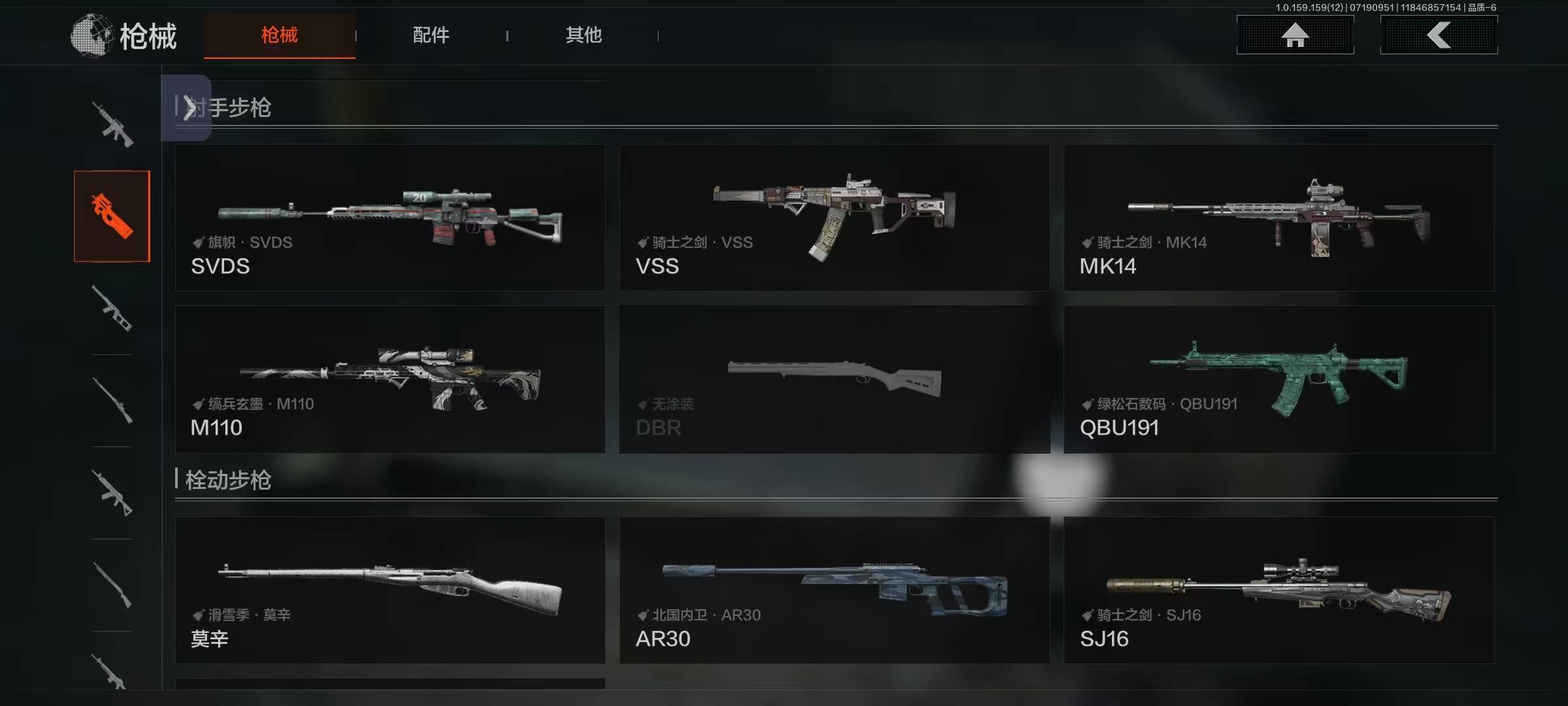
Task: Go to the home screen
Action: (1295, 35)
